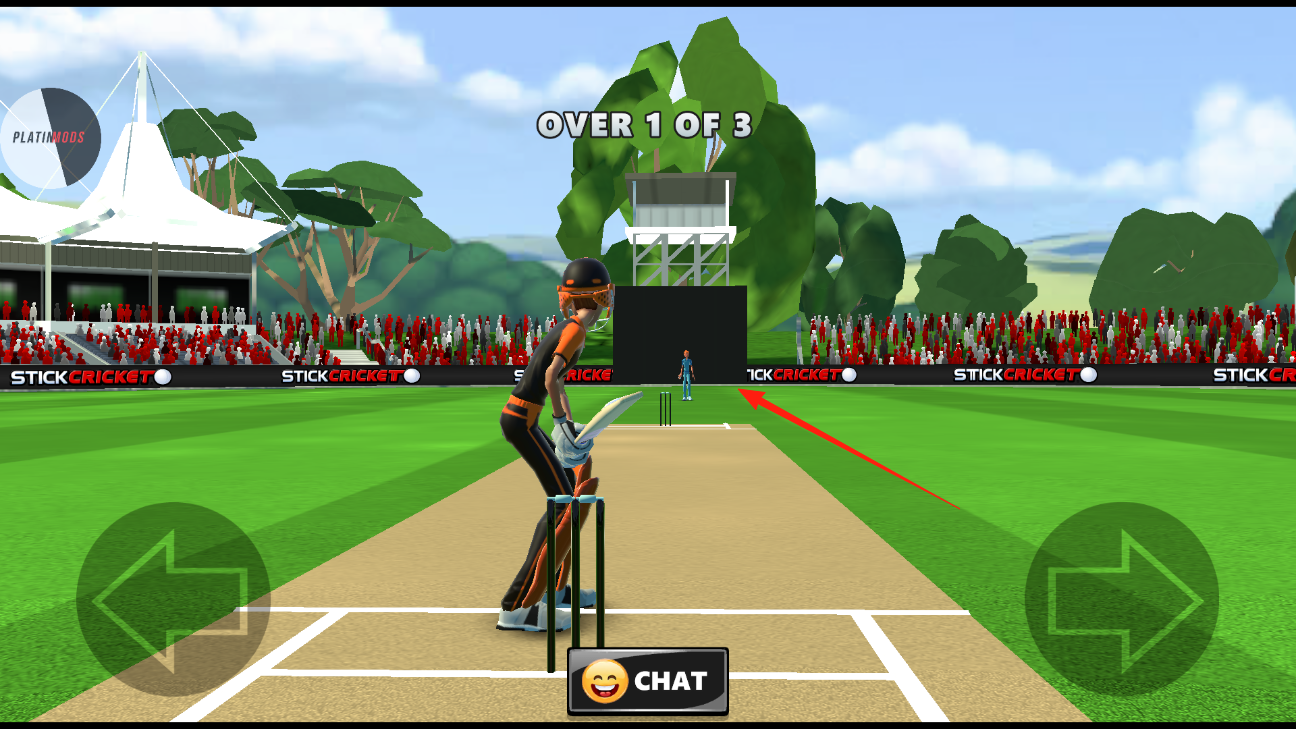The height and width of the screenshot is (729, 1296).
Task: Open the PlatinMods overlay badge
Action: click(50, 137)
